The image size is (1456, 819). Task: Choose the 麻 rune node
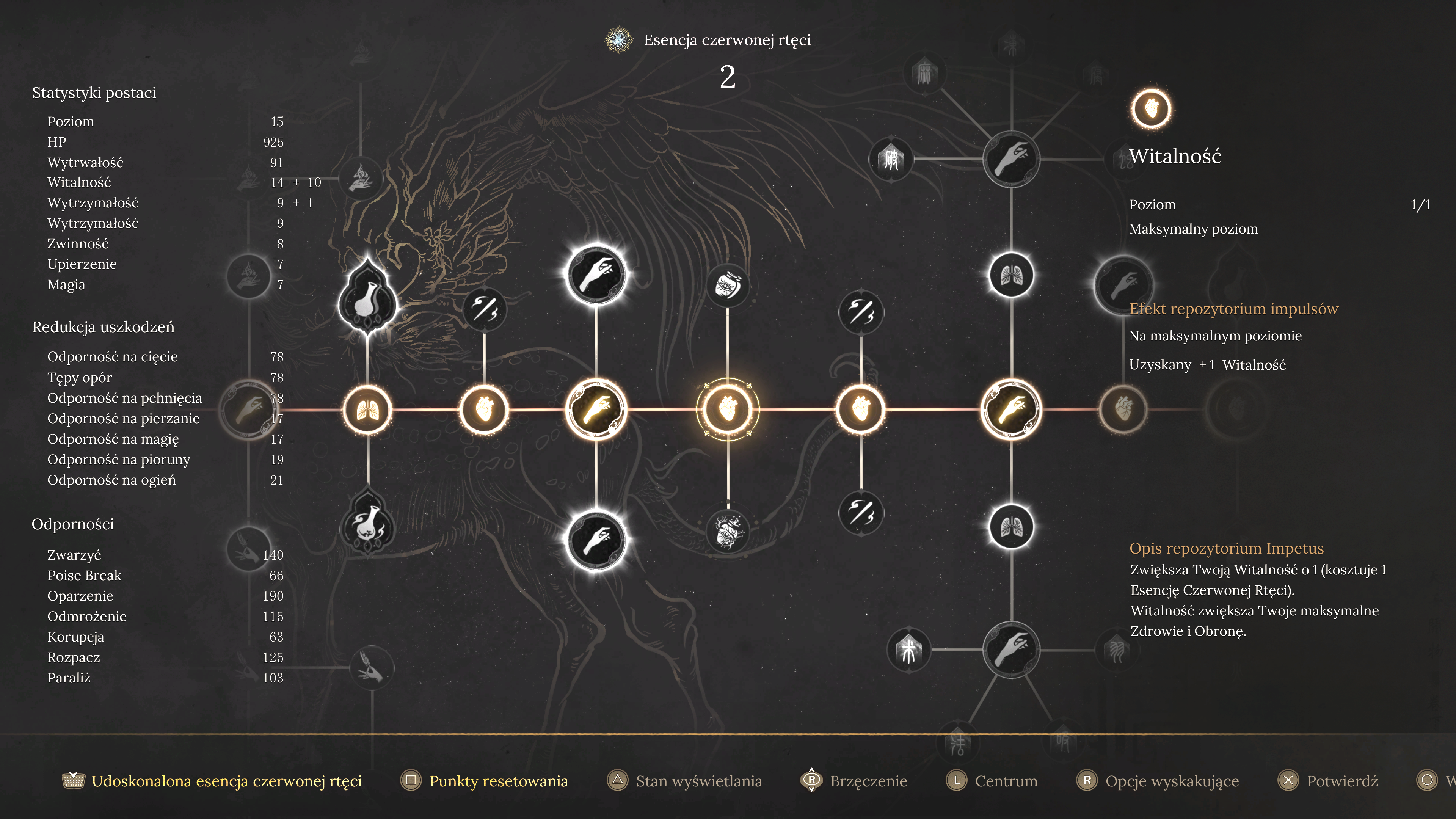point(924,74)
